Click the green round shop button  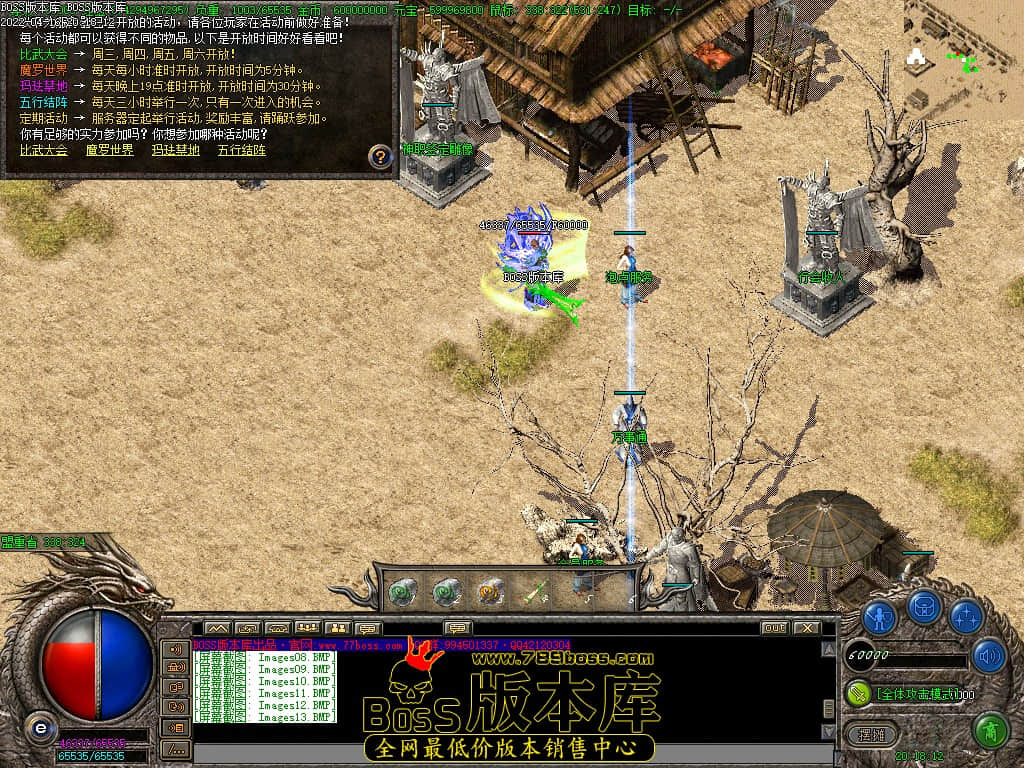(990, 730)
